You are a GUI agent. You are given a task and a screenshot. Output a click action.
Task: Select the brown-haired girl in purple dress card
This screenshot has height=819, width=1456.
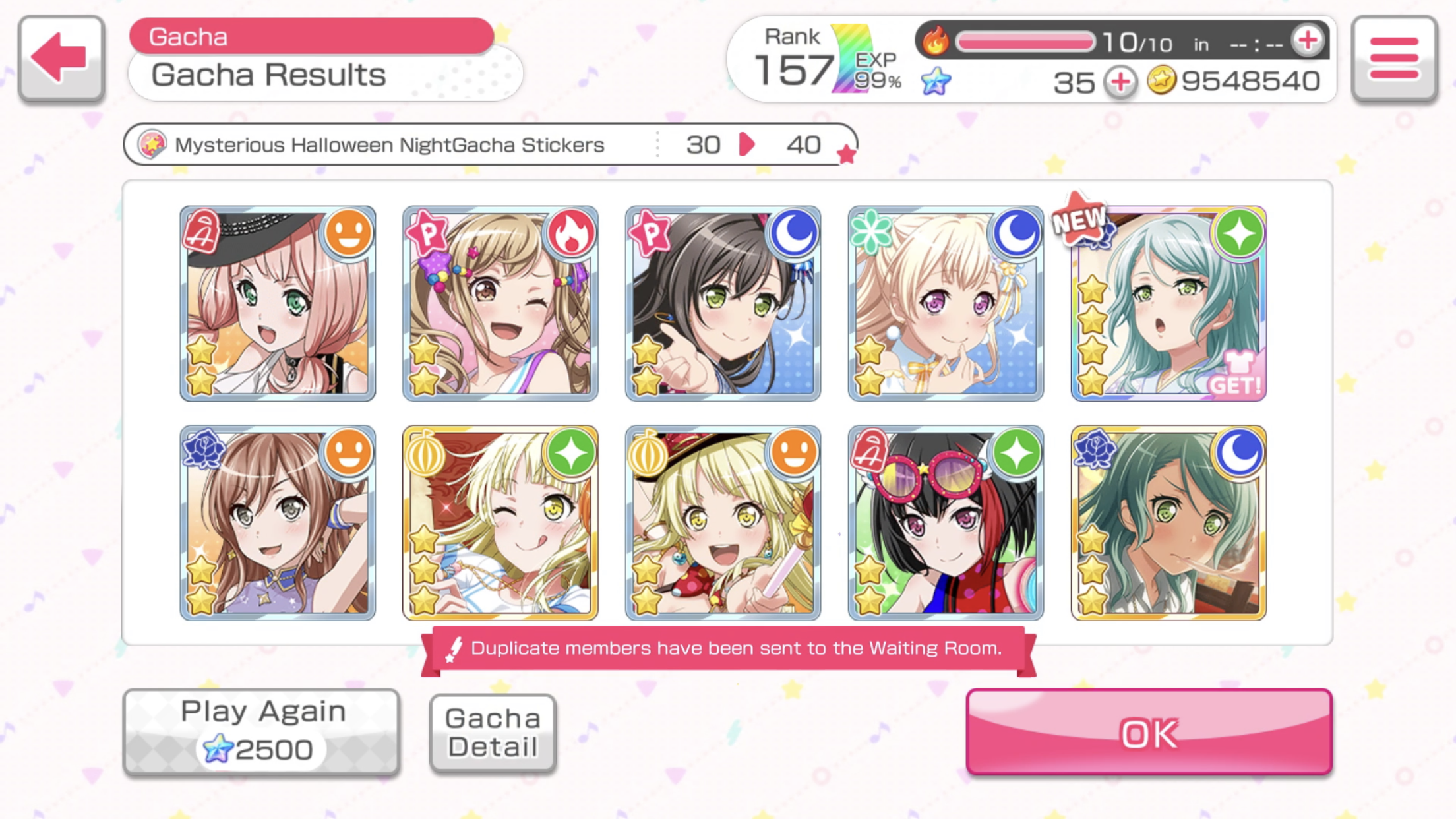(278, 522)
